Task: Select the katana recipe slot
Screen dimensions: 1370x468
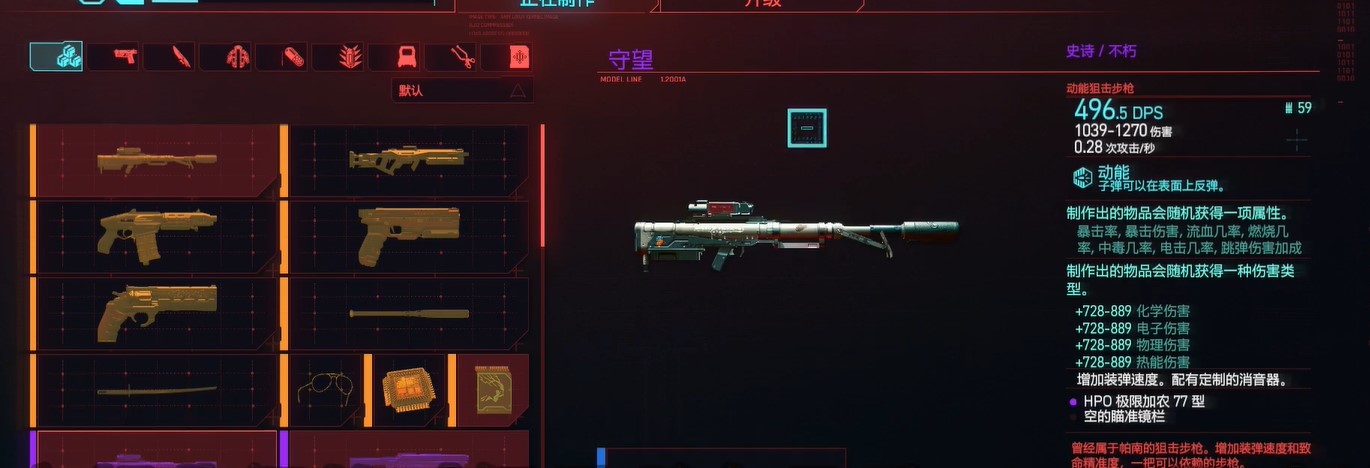Action: pos(156,389)
